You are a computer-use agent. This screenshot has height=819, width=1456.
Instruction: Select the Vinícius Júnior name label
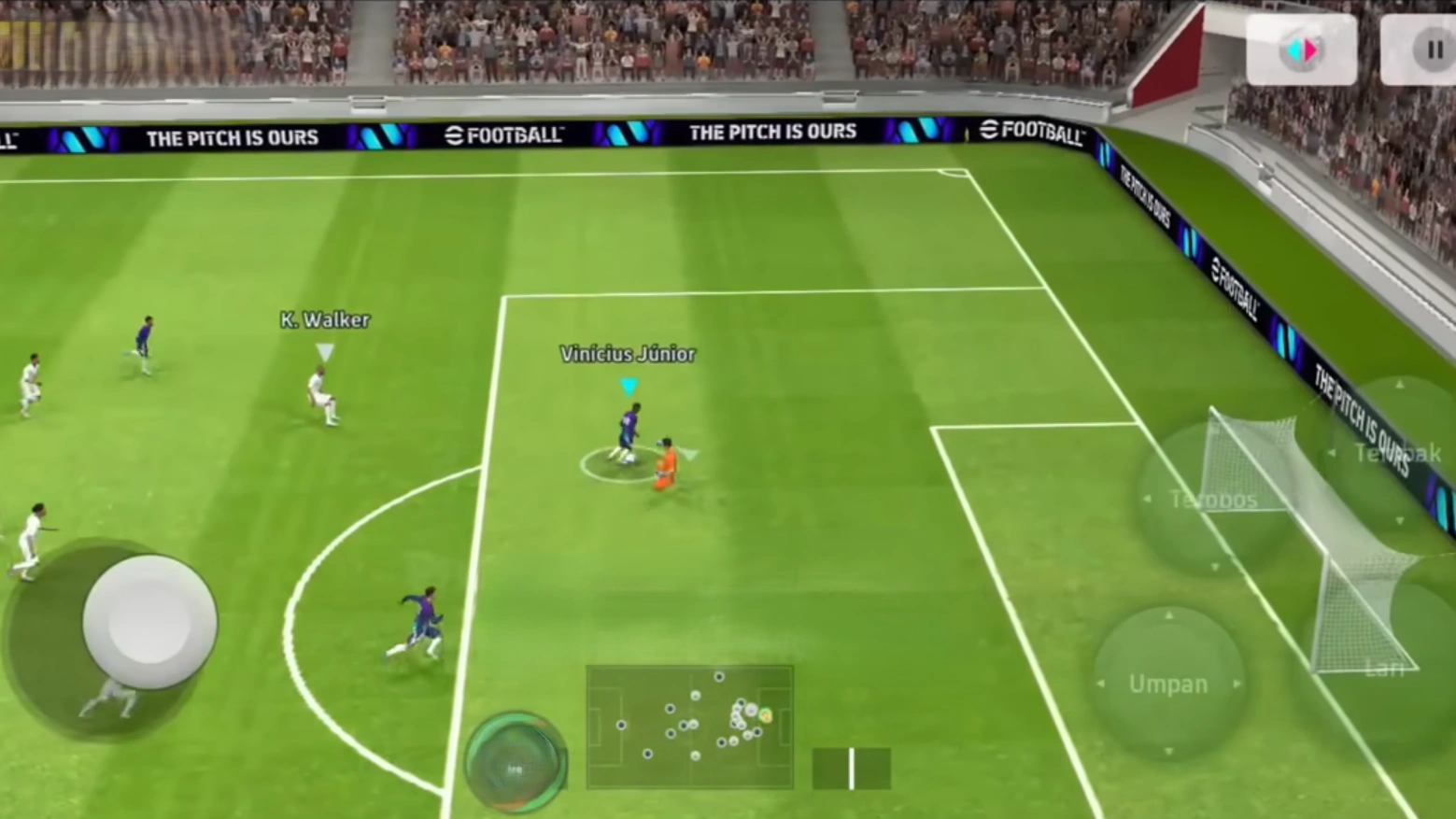[627, 354]
